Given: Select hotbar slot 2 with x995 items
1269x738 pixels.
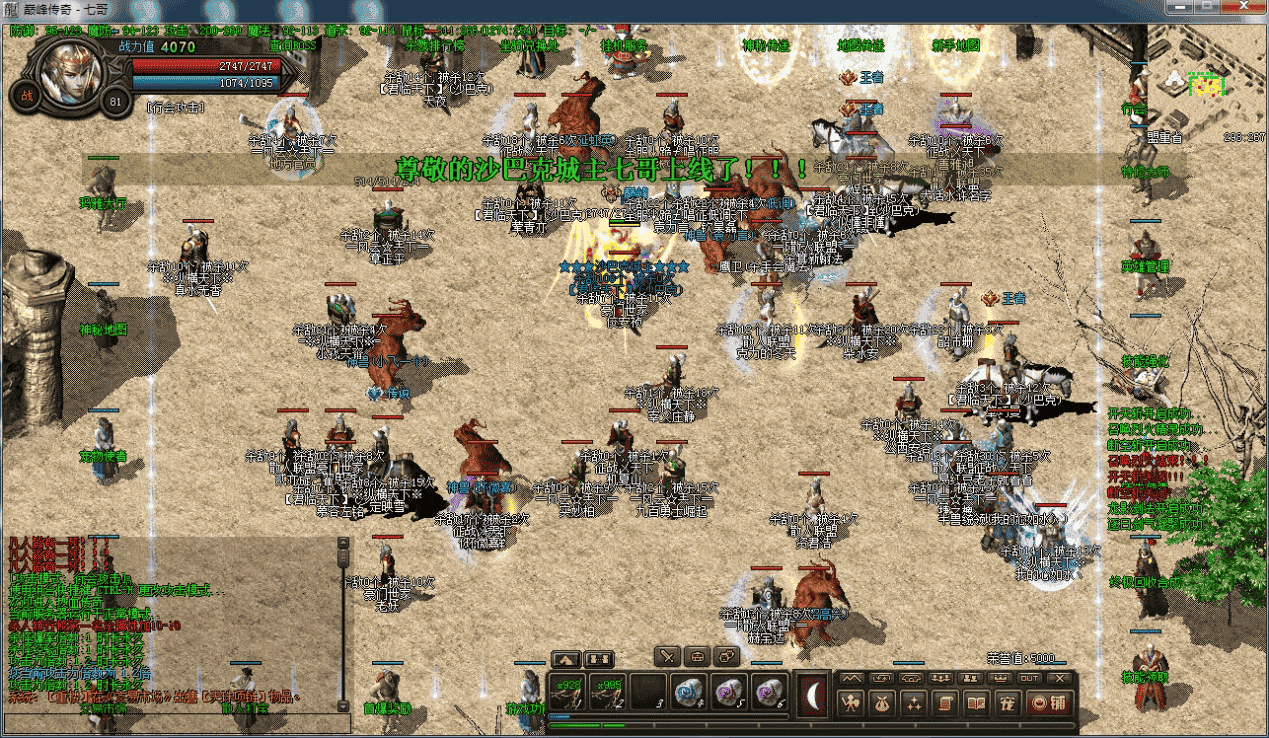Looking at the screenshot, I should click(607, 691).
